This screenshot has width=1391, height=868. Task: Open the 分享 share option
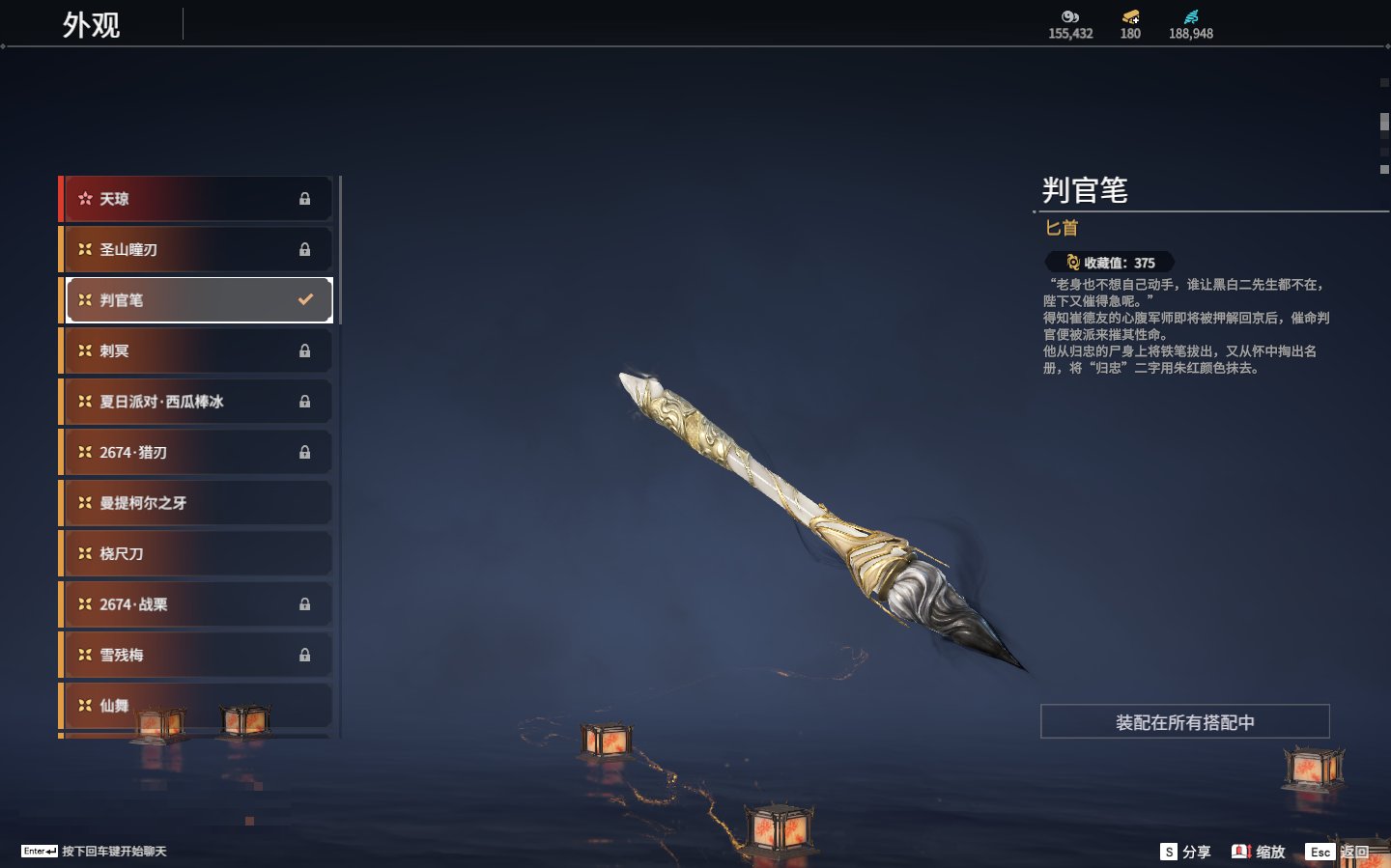(1185, 852)
